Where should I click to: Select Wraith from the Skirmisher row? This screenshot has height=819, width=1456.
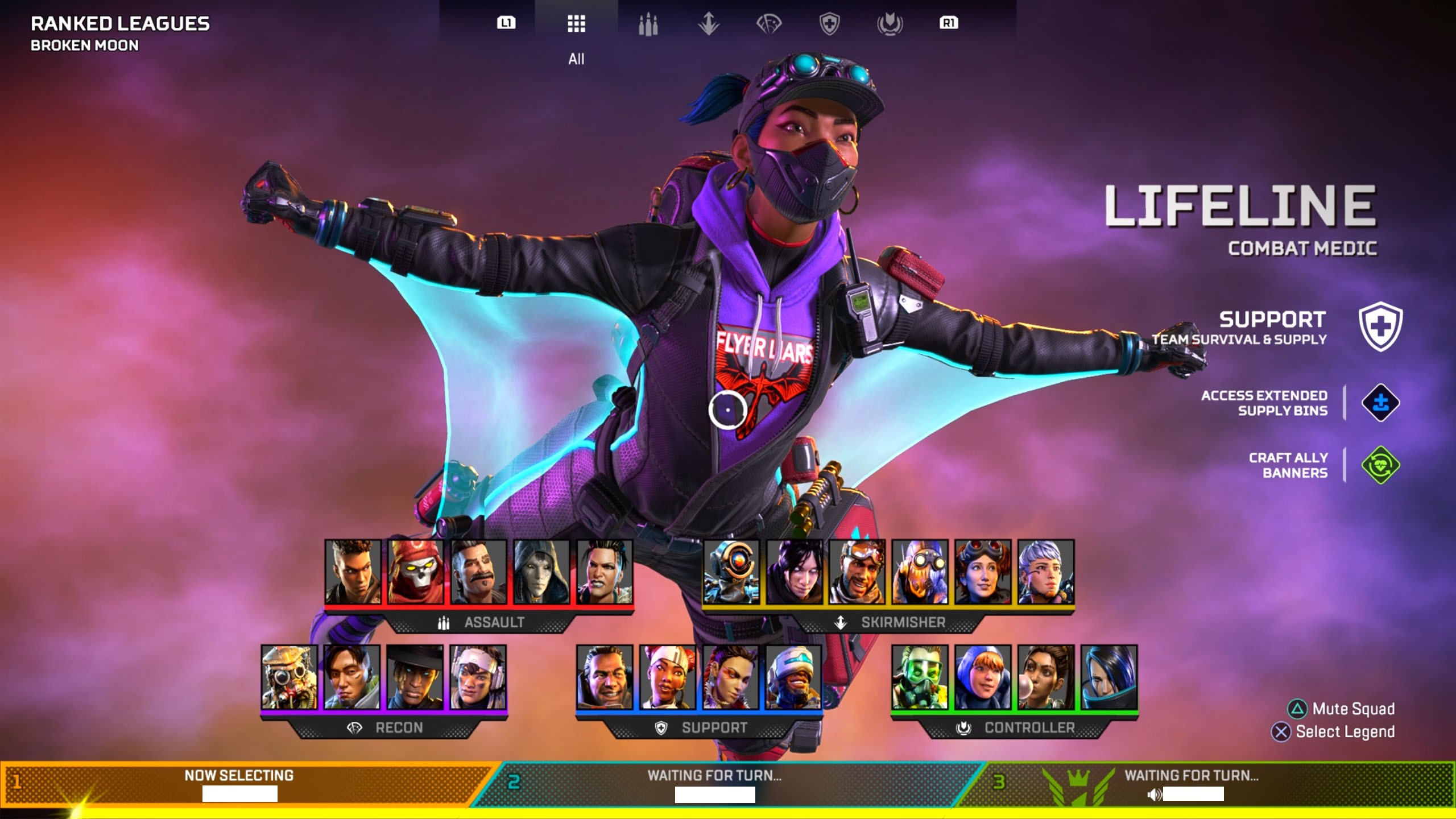coord(795,572)
